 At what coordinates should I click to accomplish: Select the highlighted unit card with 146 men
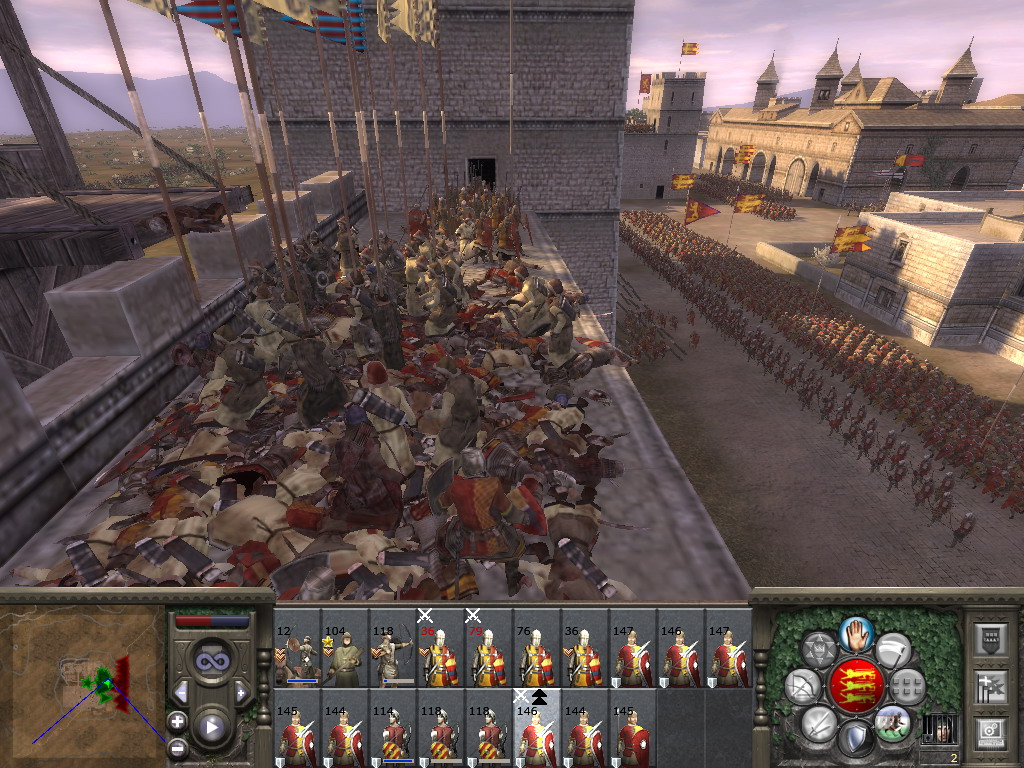(538, 729)
